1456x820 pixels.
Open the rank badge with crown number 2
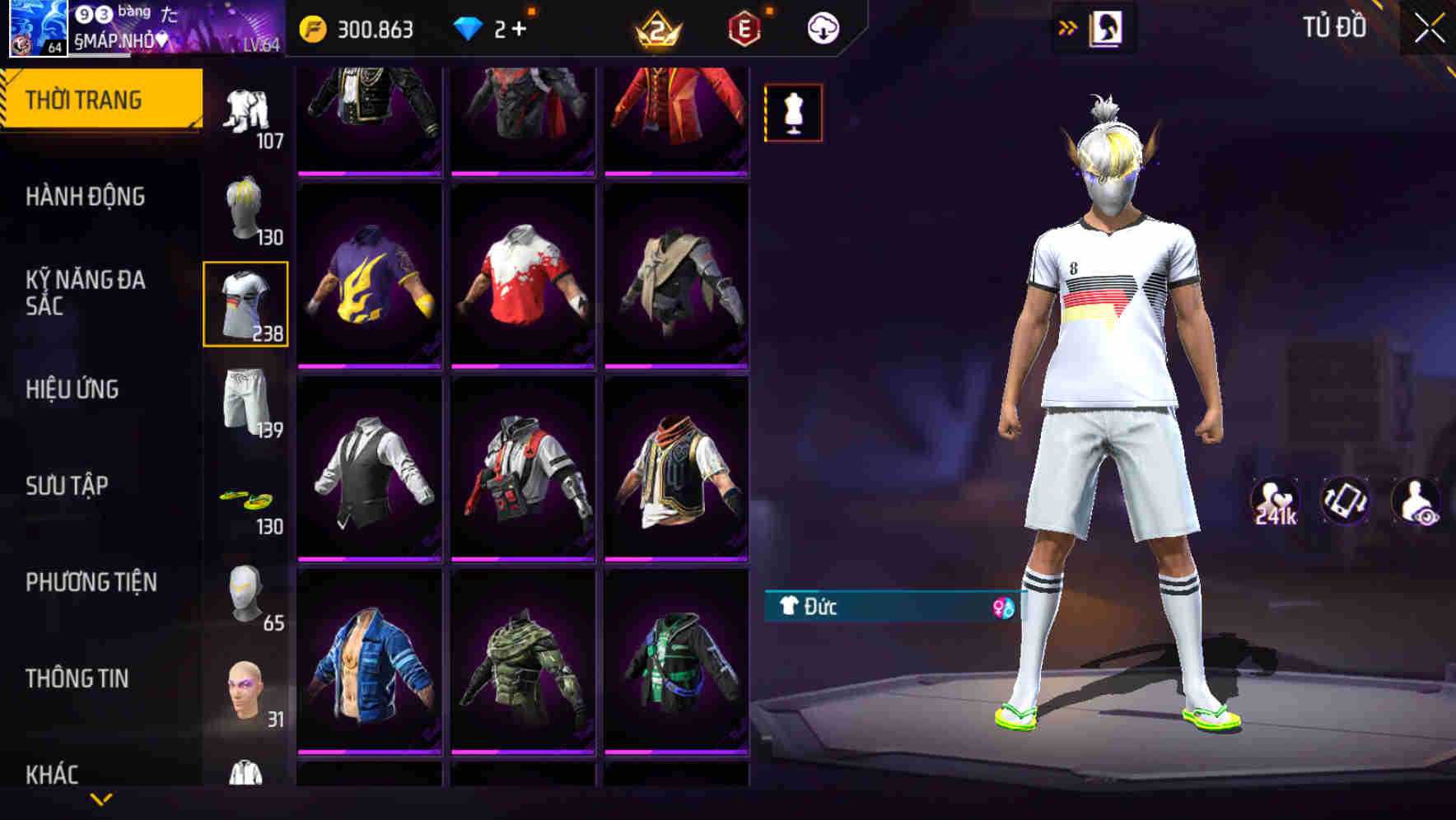pos(658,26)
